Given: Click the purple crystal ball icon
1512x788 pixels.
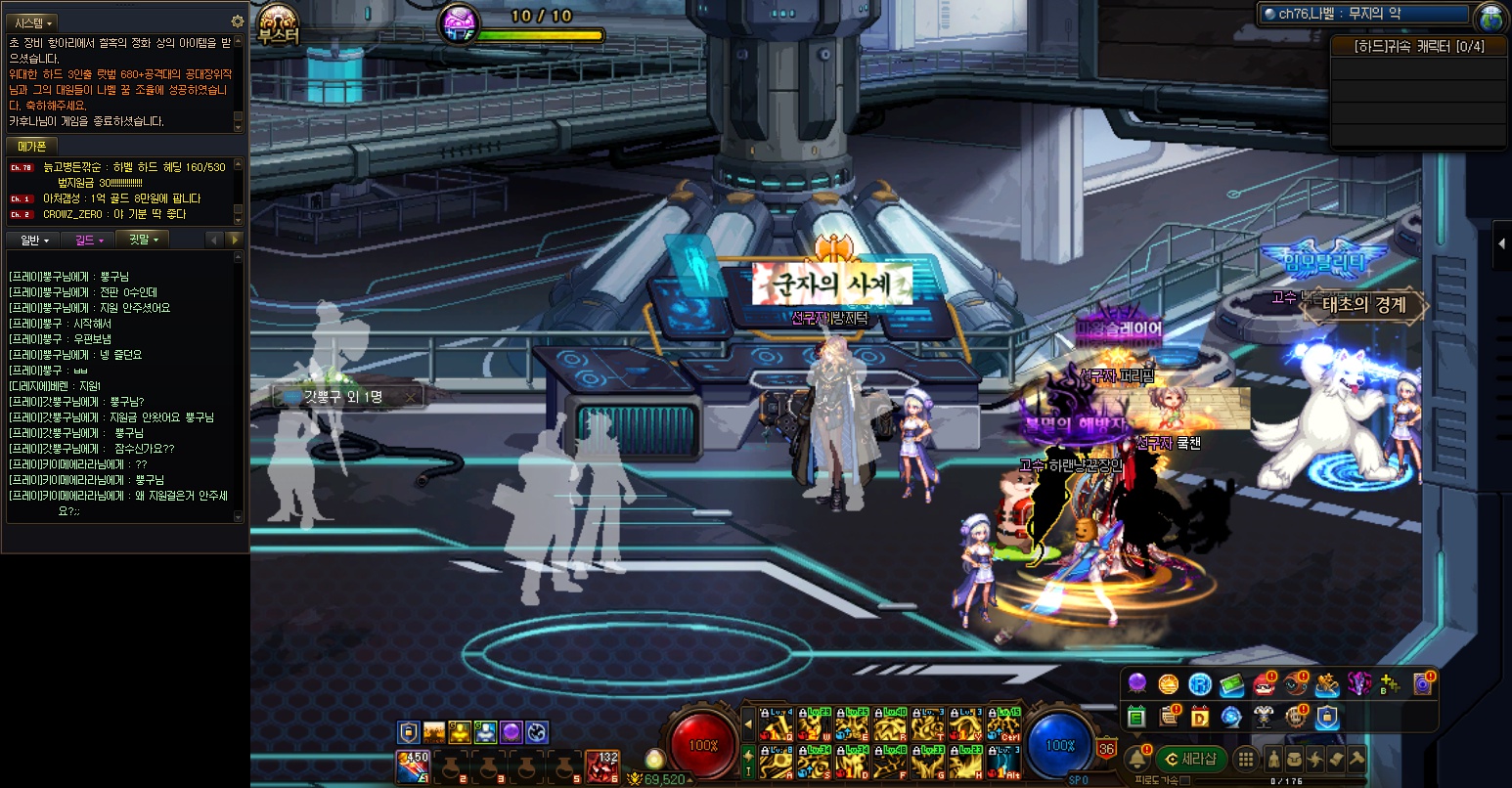Looking at the screenshot, I should tap(1137, 684).
